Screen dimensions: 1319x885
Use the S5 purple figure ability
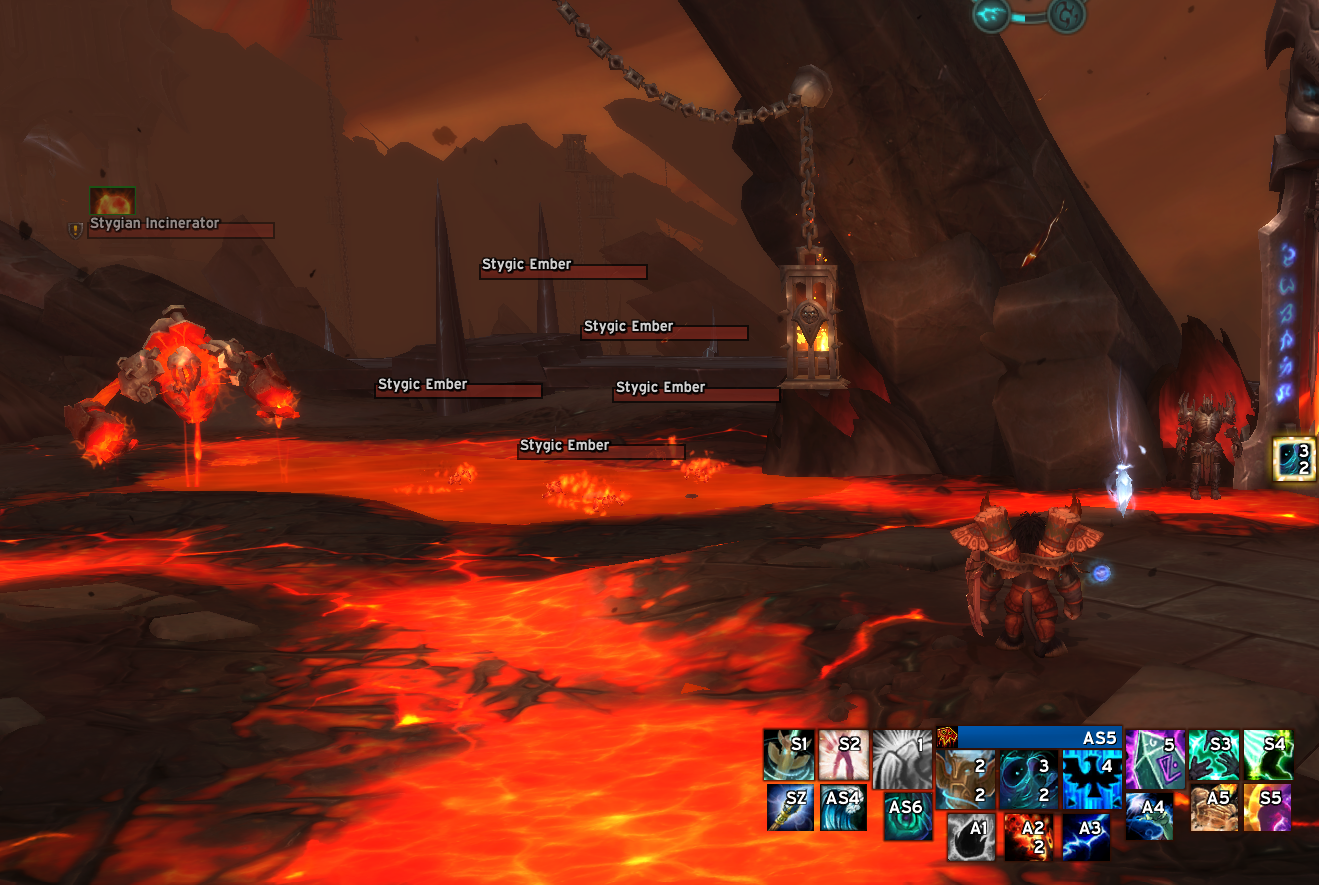(1267, 807)
